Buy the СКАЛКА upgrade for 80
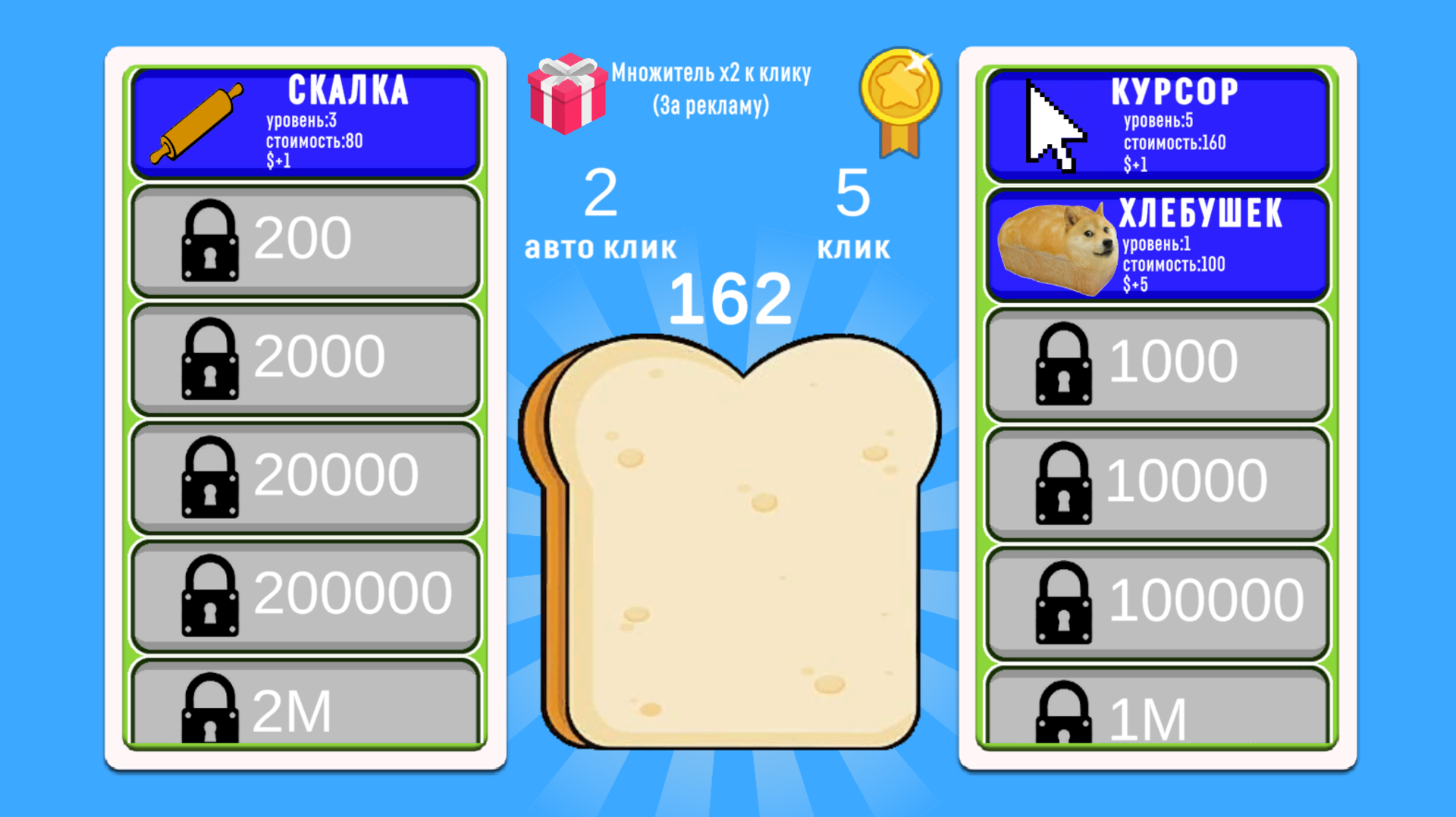1456x817 pixels. pyautogui.click(x=303, y=121)
